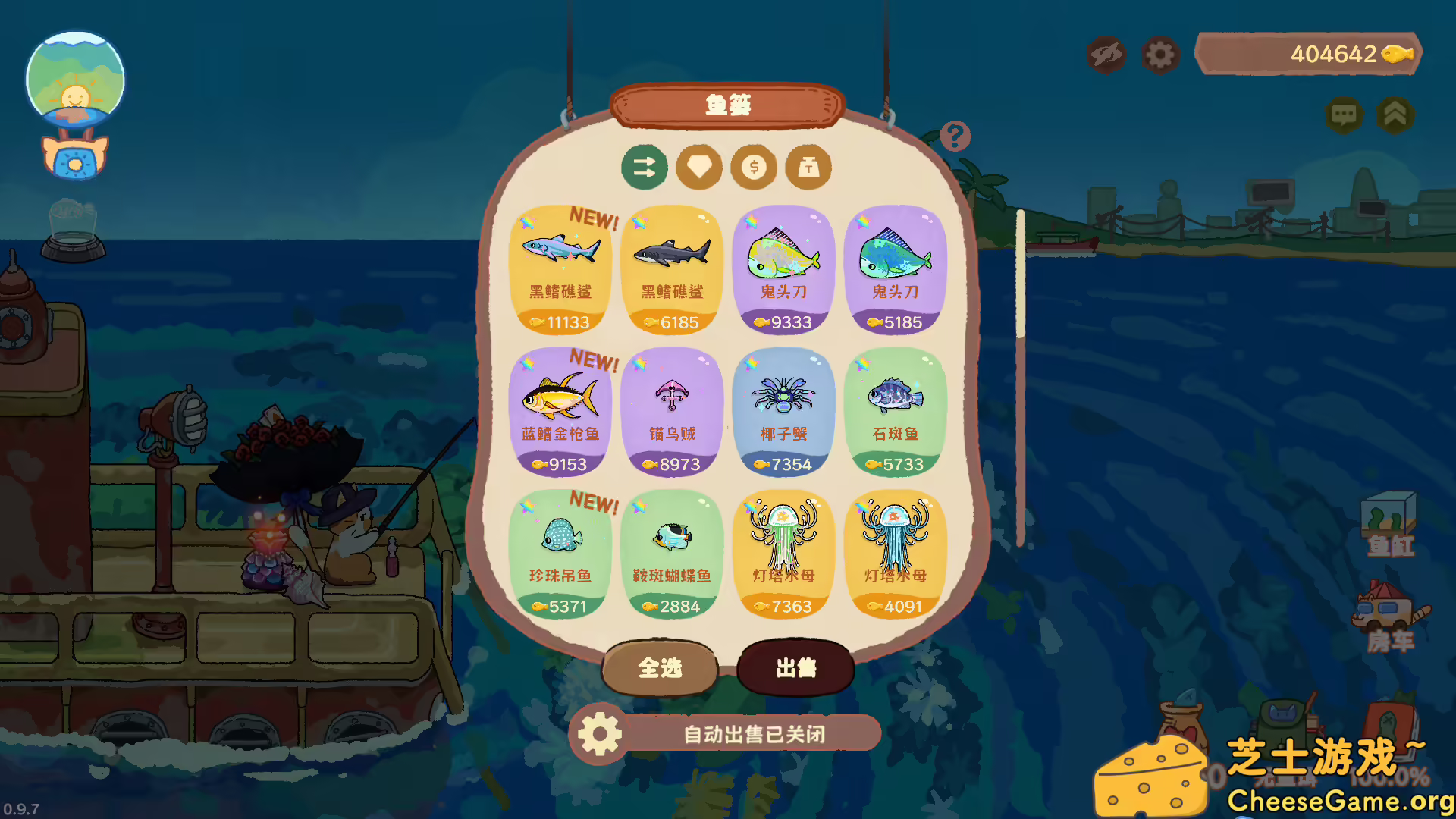The image size is (1456, 819).
Task: Sort fish by weight using the scale icon
Action: tap(806, 168)
